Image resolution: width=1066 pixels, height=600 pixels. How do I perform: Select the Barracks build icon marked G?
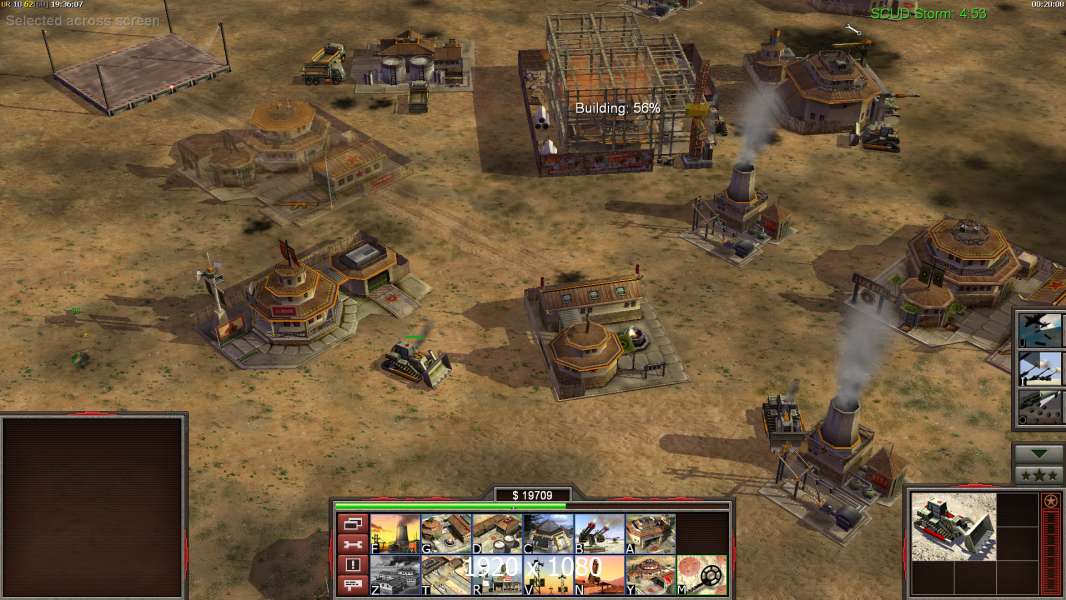tap(446, 534)
